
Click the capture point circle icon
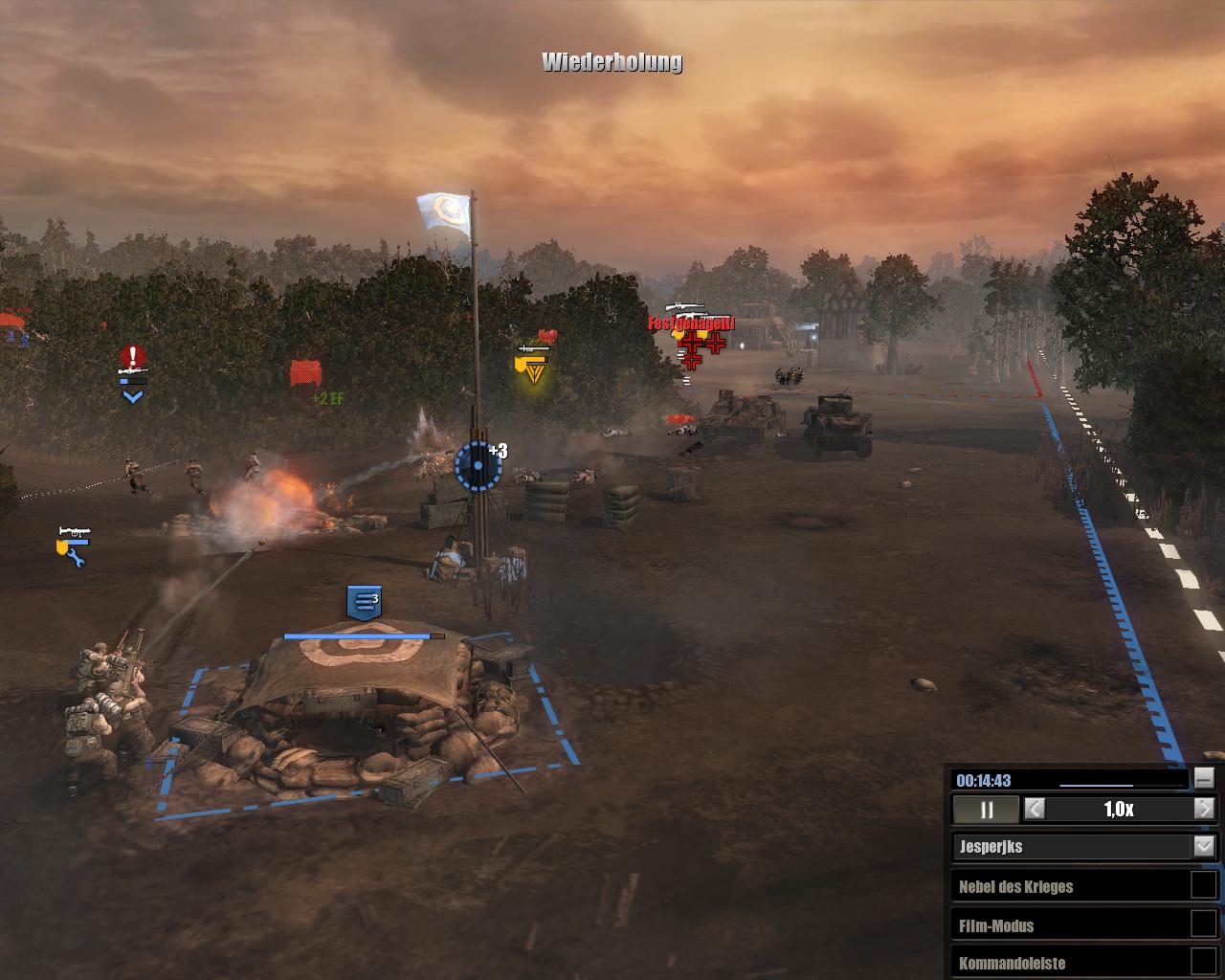click(x=478, y=466)
